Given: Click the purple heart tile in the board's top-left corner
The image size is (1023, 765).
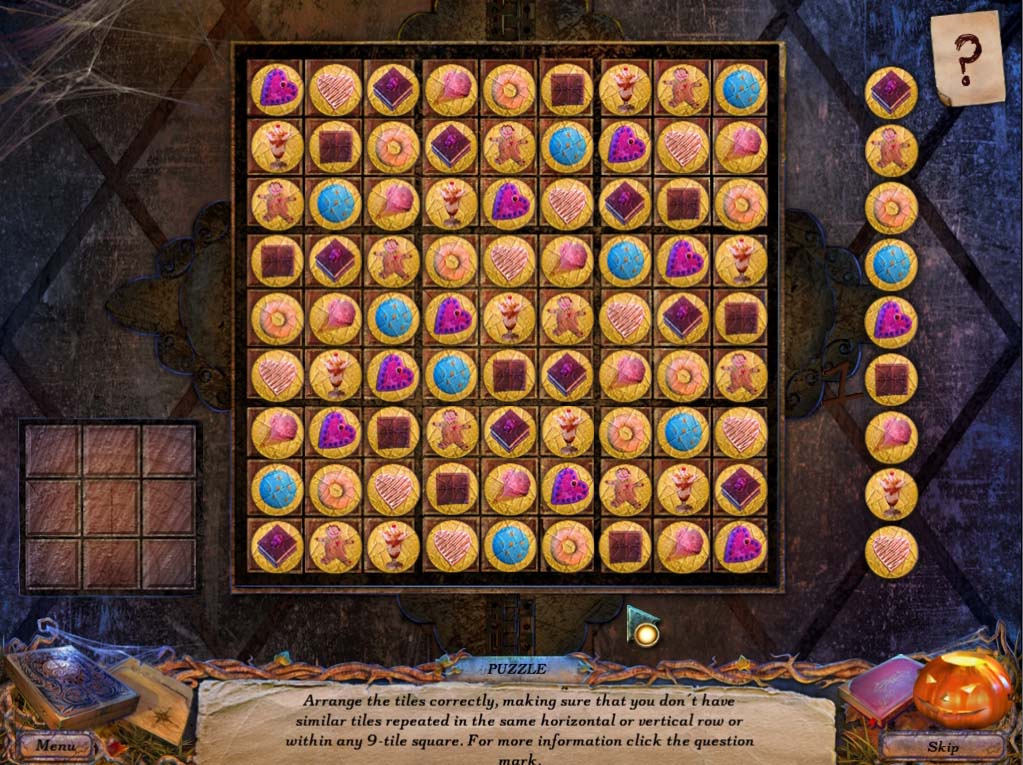Looking at the screenshot, I should click(x=277, y=89).
